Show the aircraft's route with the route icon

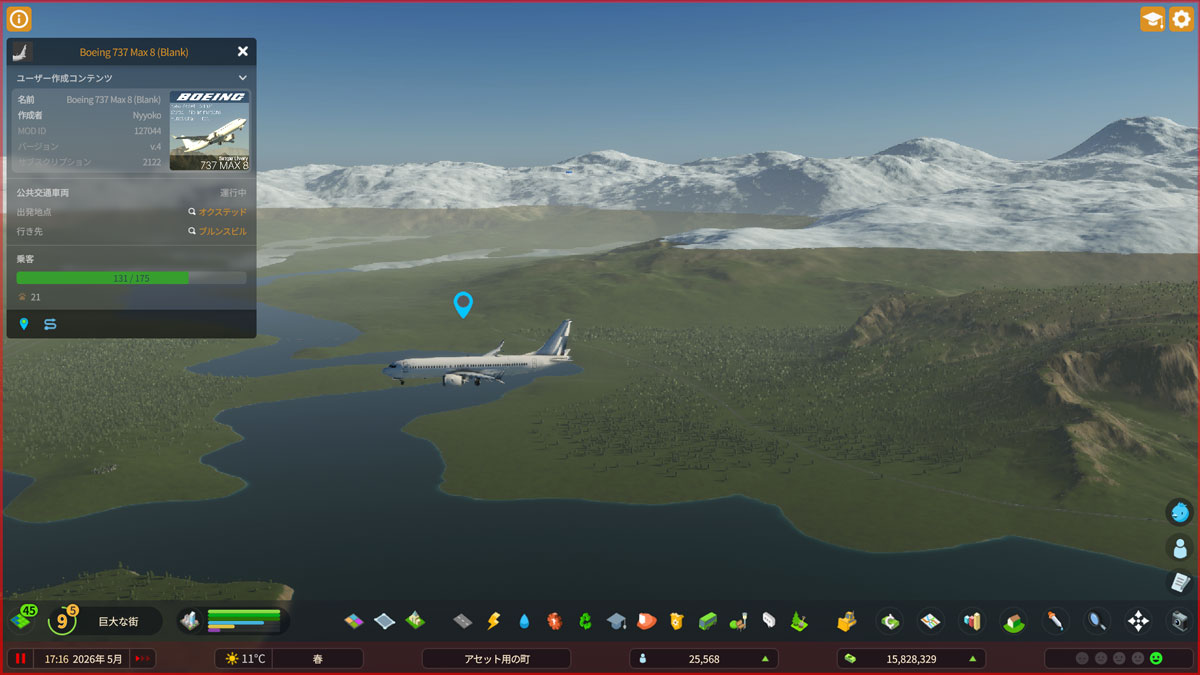tap(50, 324)
